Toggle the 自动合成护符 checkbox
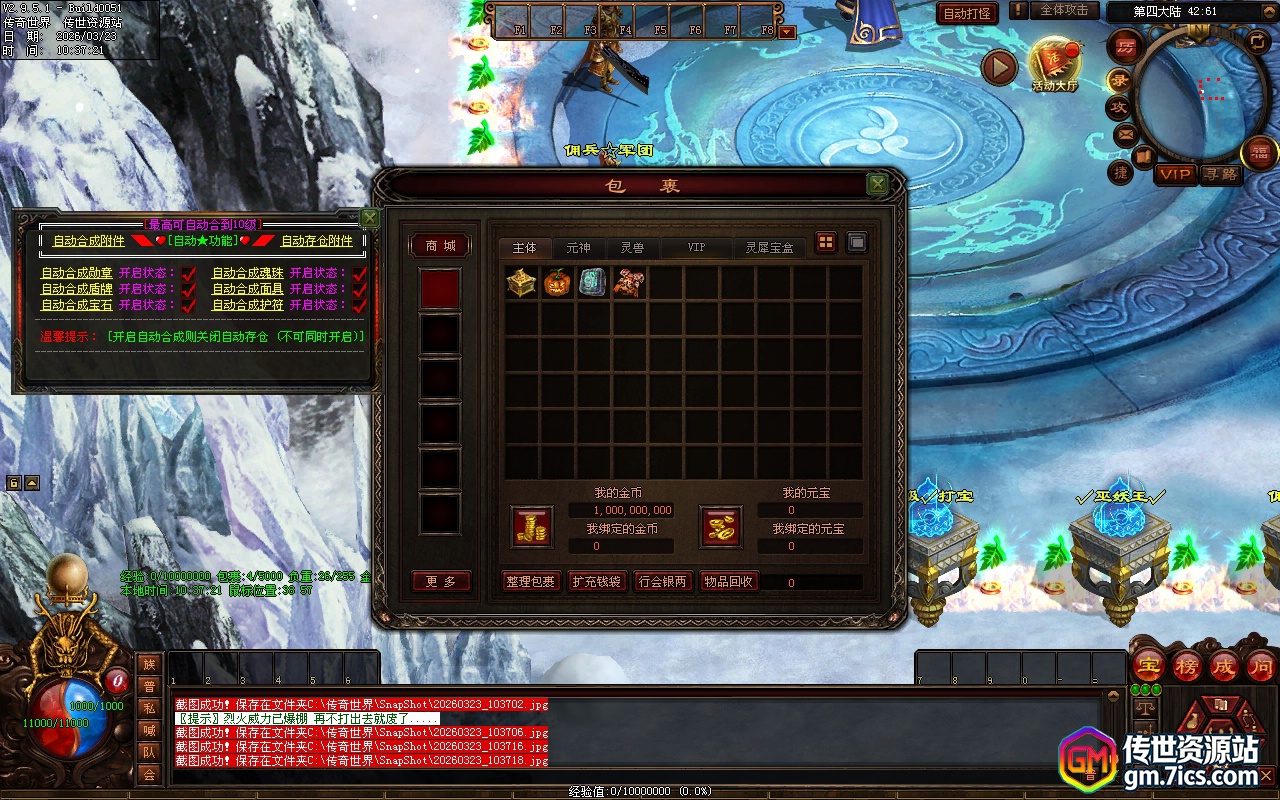This screenshot has width=1280, height=800. [359, 305]
